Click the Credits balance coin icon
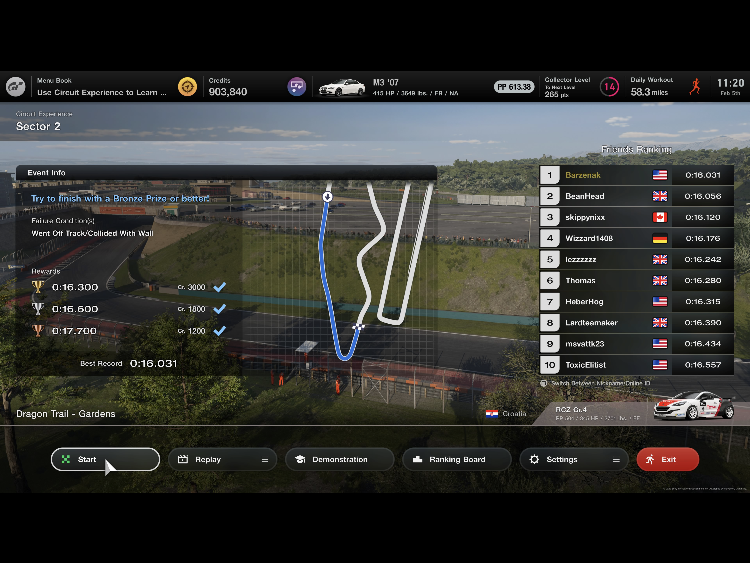The width and height of the screenshot is (750, 563). tap(187, 87)
